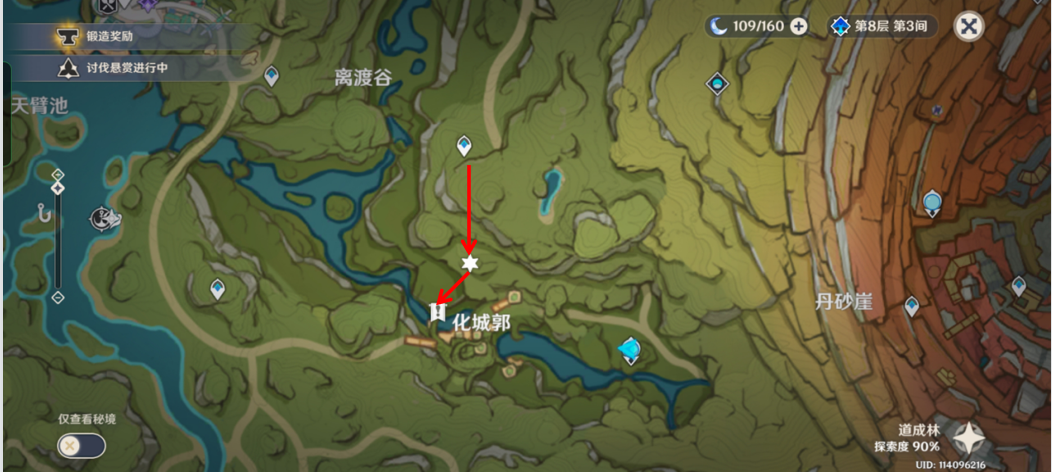1052x472 pixels.
Task: Select the white star marker between the arrows
Action: pyautogui.click(x=469, y=263)
